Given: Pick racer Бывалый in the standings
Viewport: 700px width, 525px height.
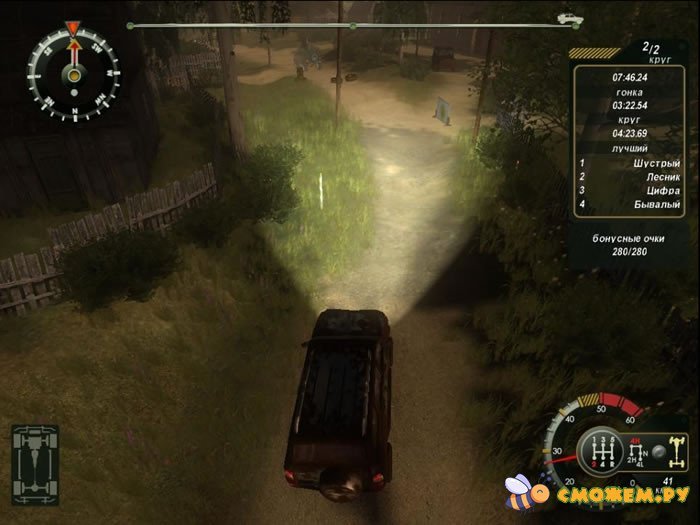Looking at the screenshot, I should [x=634, y=204].
